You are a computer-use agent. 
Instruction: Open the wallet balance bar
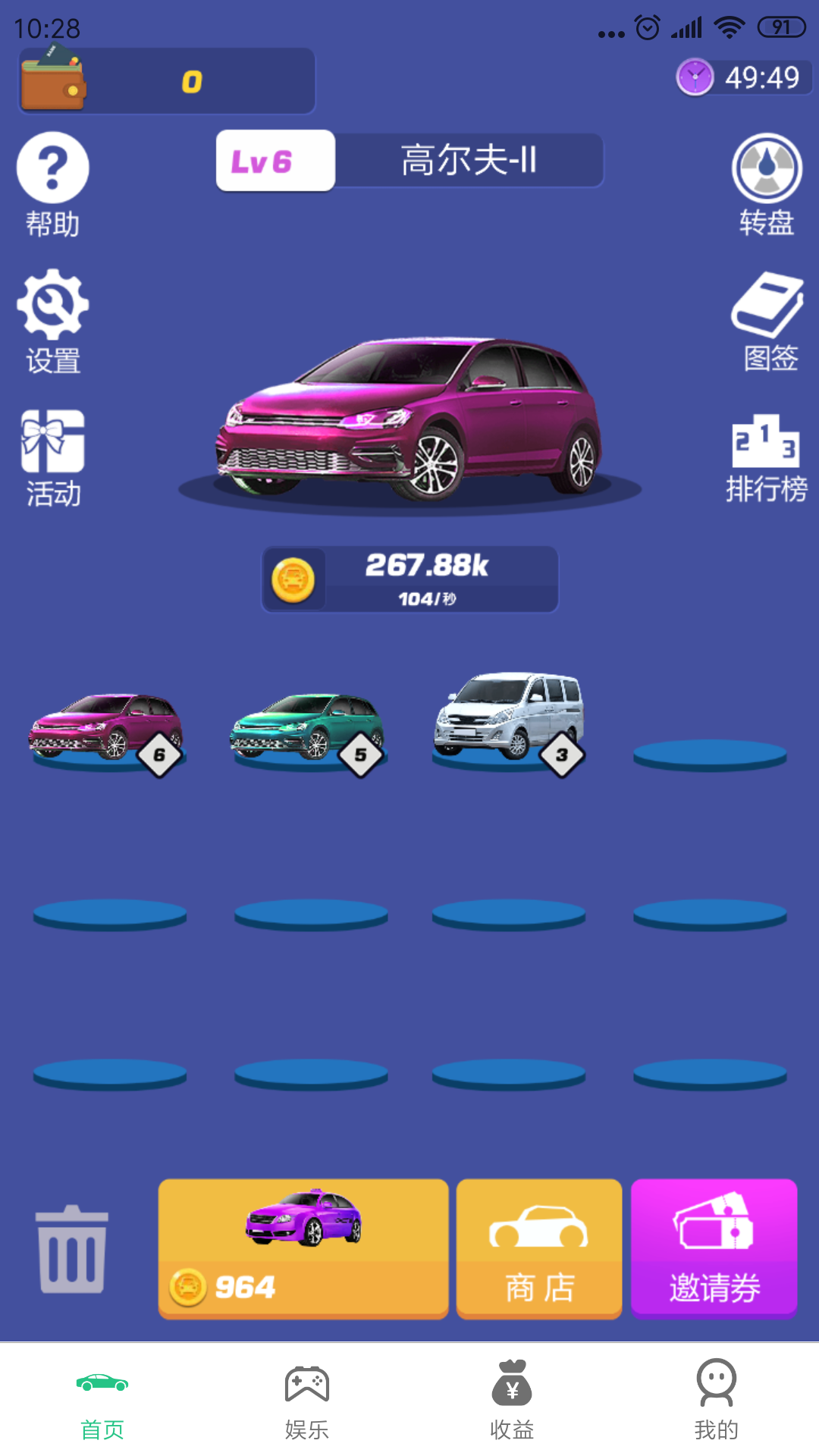[x=167, y=81]
